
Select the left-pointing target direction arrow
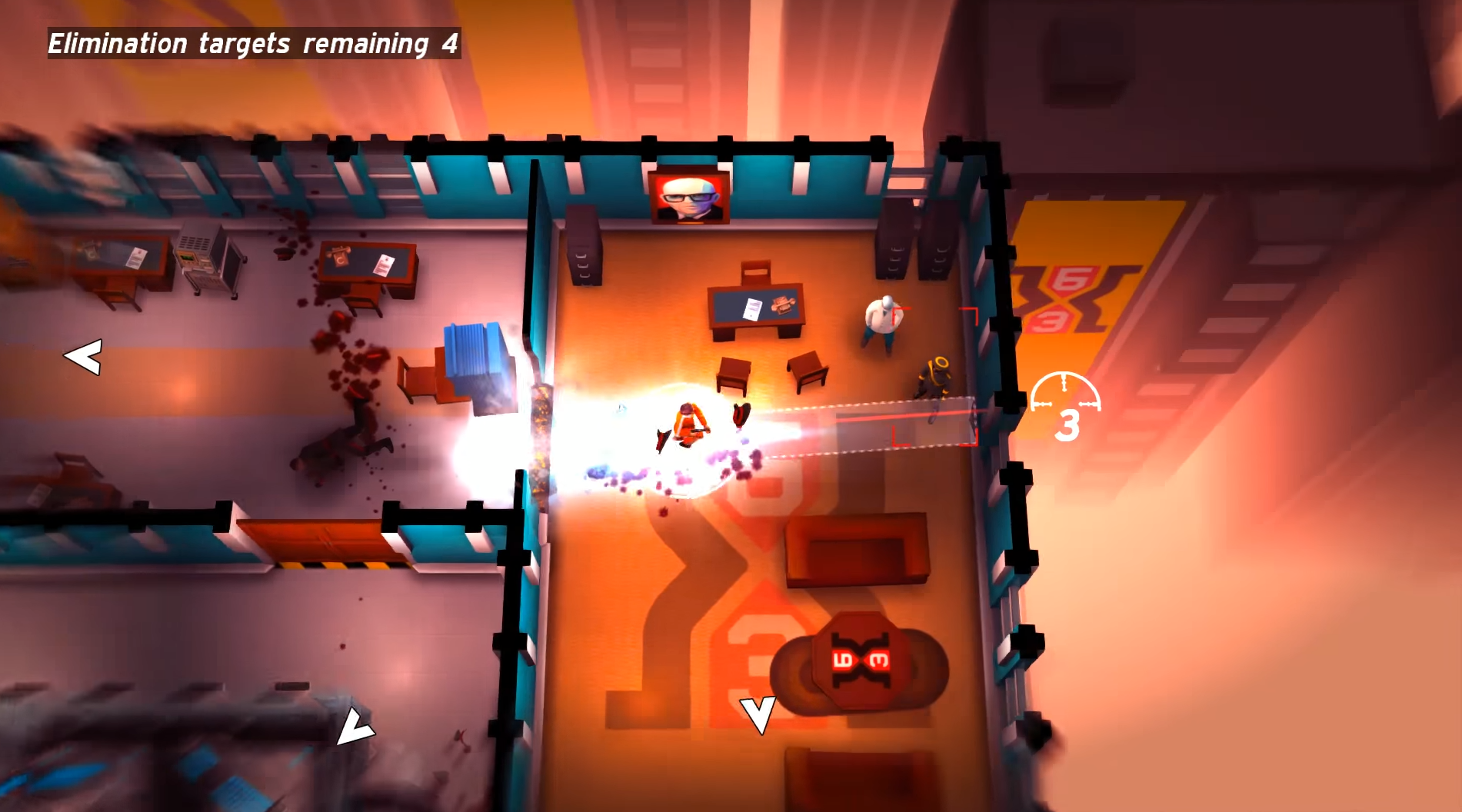point(83,358)
